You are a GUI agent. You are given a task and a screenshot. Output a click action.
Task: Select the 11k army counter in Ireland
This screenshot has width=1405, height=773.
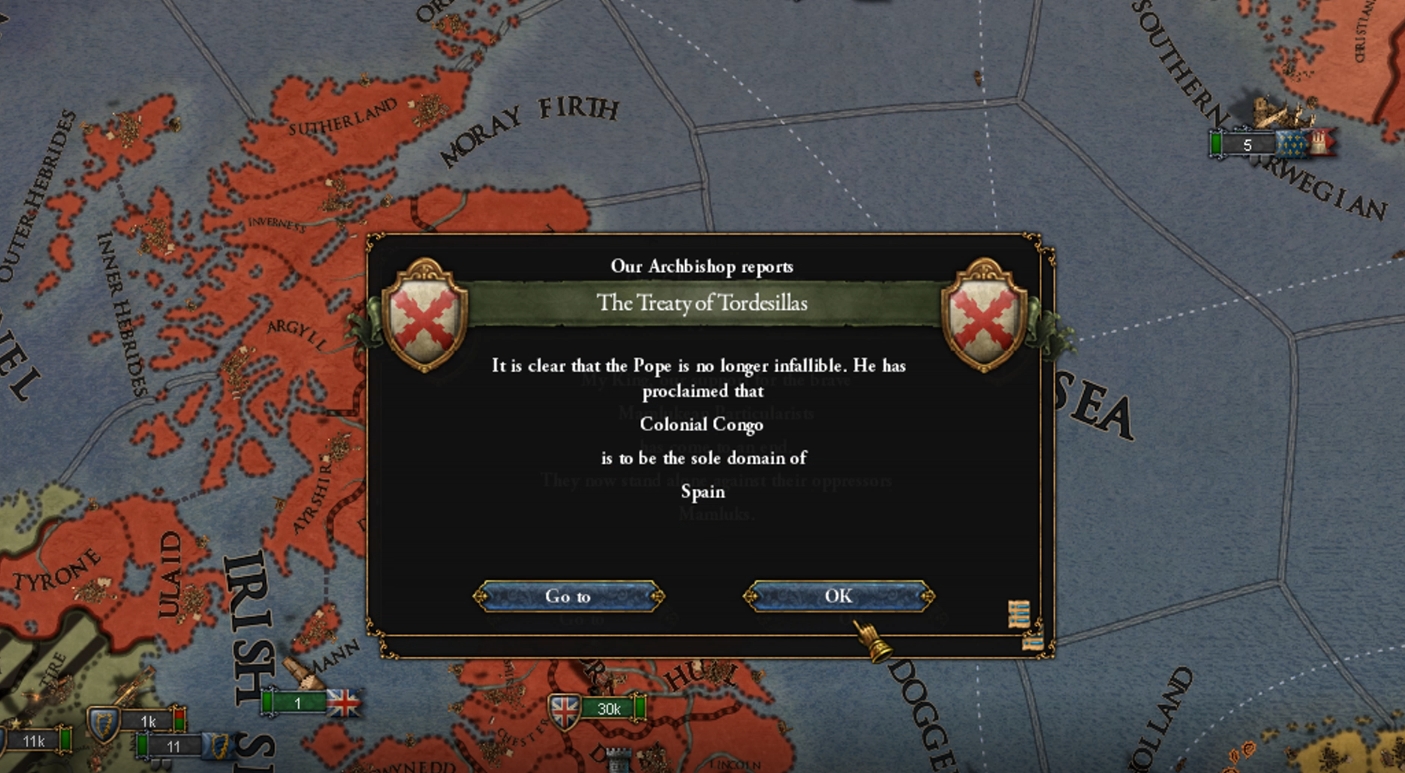(34, 741)
